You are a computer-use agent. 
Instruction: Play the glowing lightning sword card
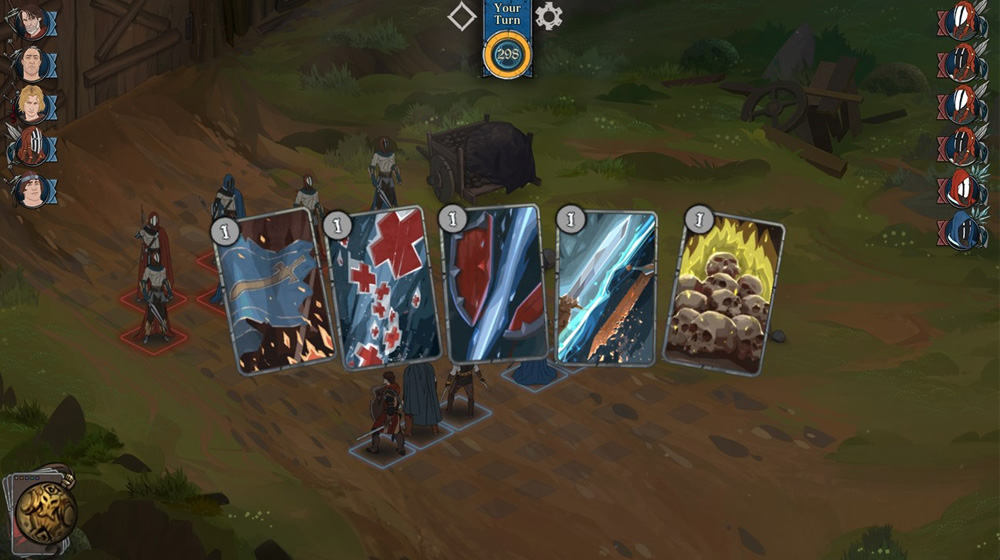[607, 288]
